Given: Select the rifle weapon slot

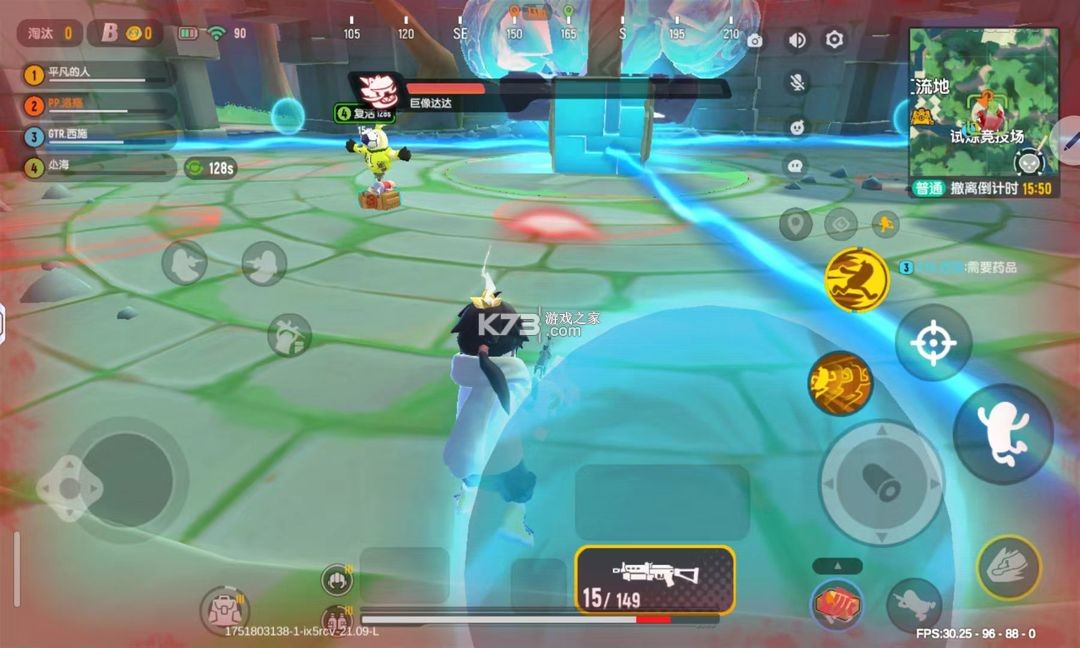Looking at the screenshot, I should (655, 579).
